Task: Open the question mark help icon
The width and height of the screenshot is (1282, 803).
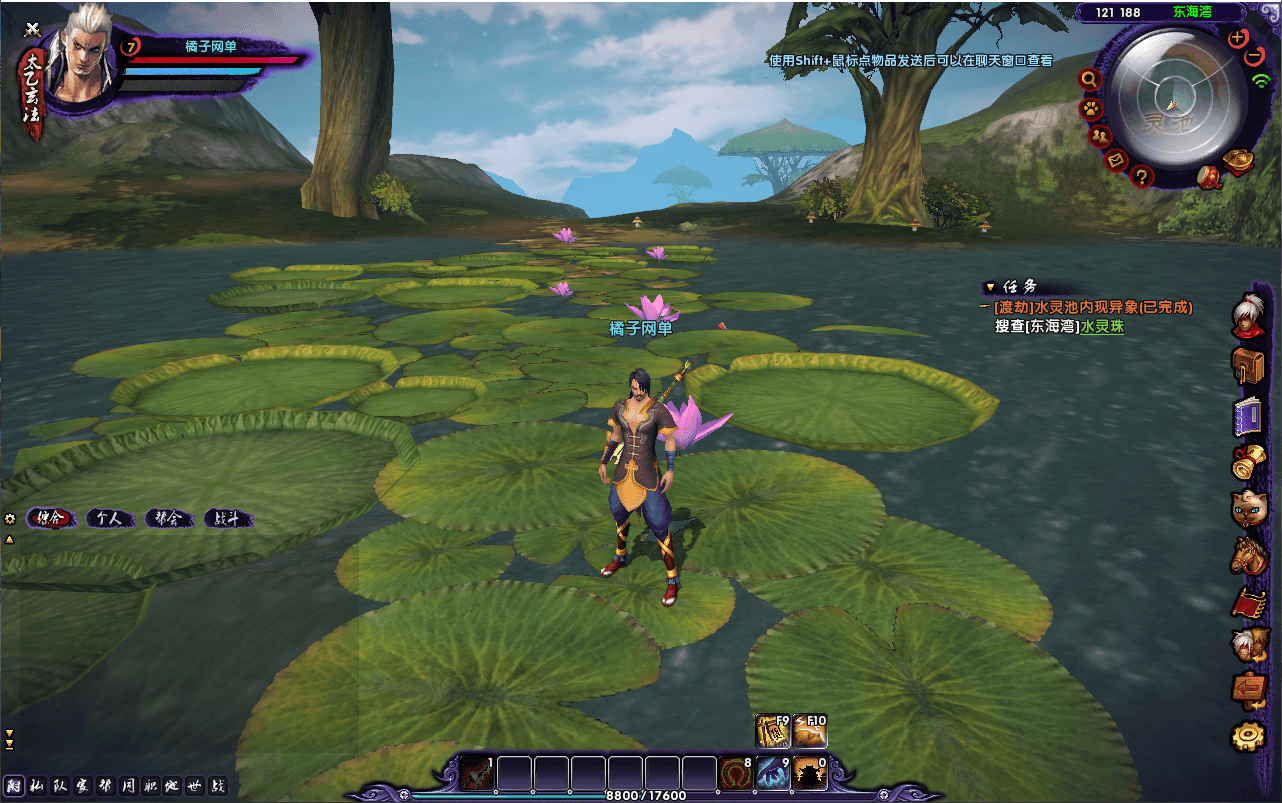Action: coord(1143,176)
